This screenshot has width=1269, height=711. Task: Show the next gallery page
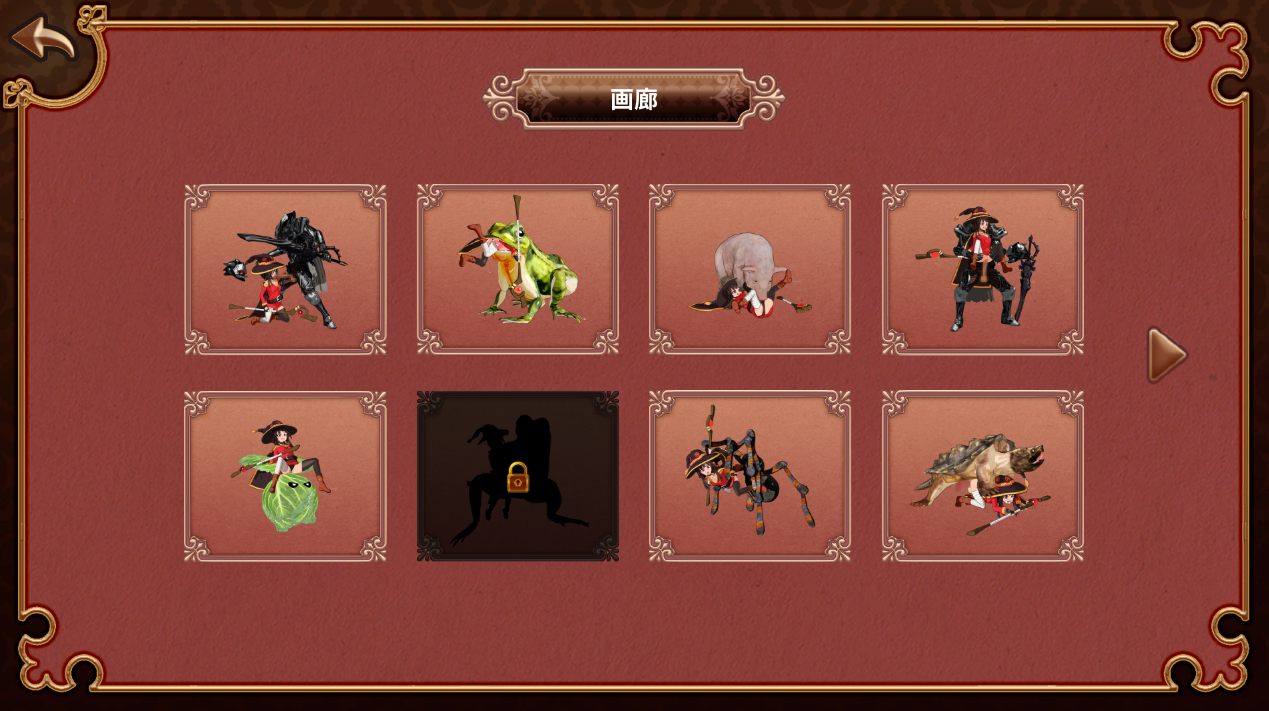1166,355
